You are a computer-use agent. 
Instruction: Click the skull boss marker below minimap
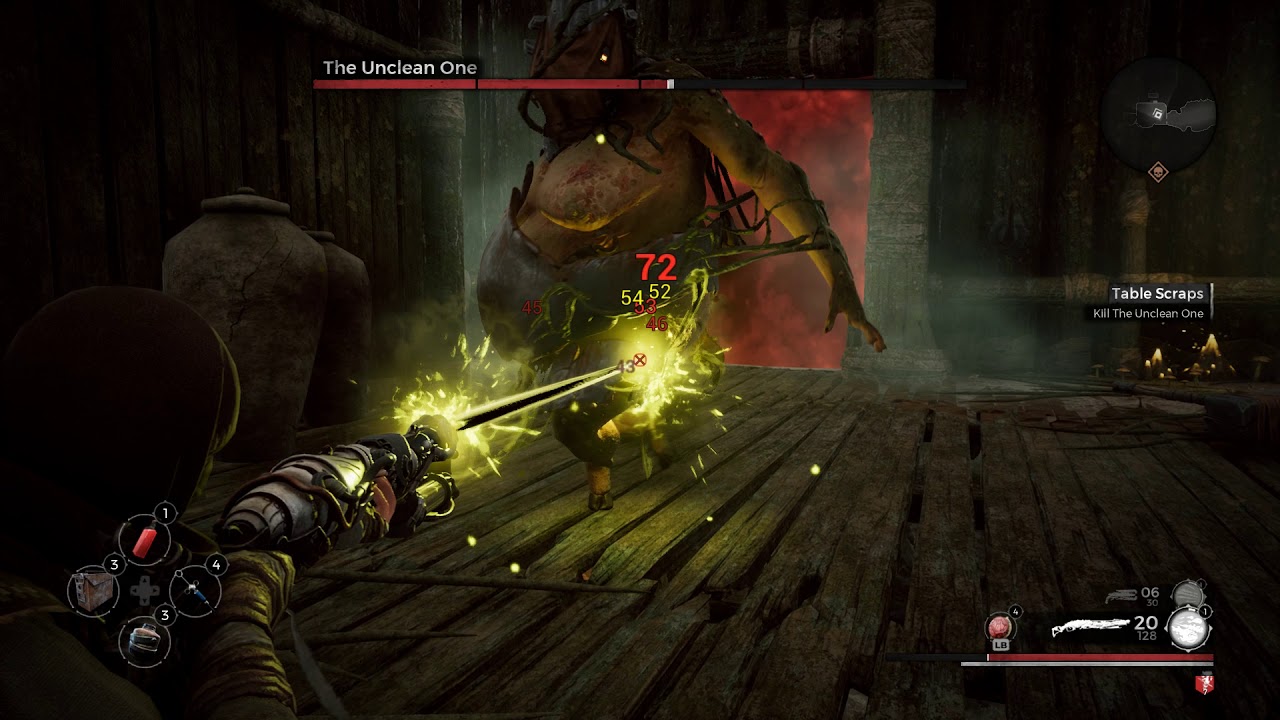pos(1158,172)
